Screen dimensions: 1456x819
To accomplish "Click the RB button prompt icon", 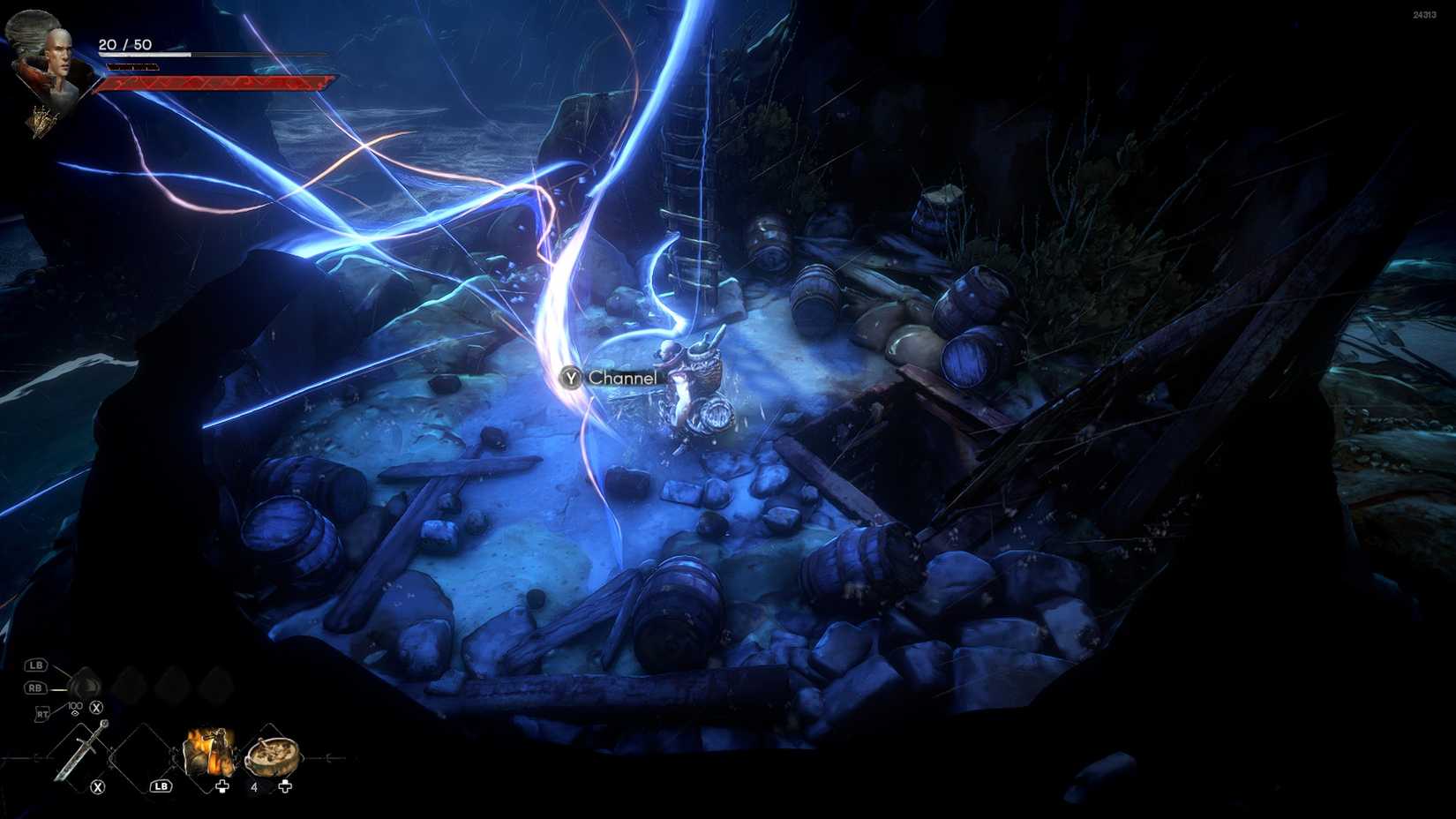I will (37, 687).
